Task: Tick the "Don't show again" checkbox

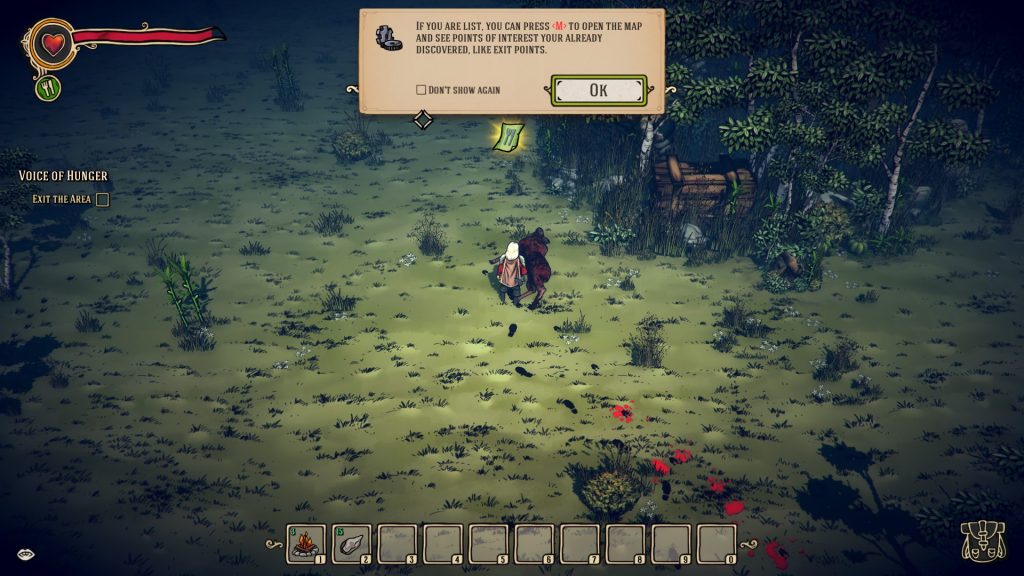Action: (421, 90)
